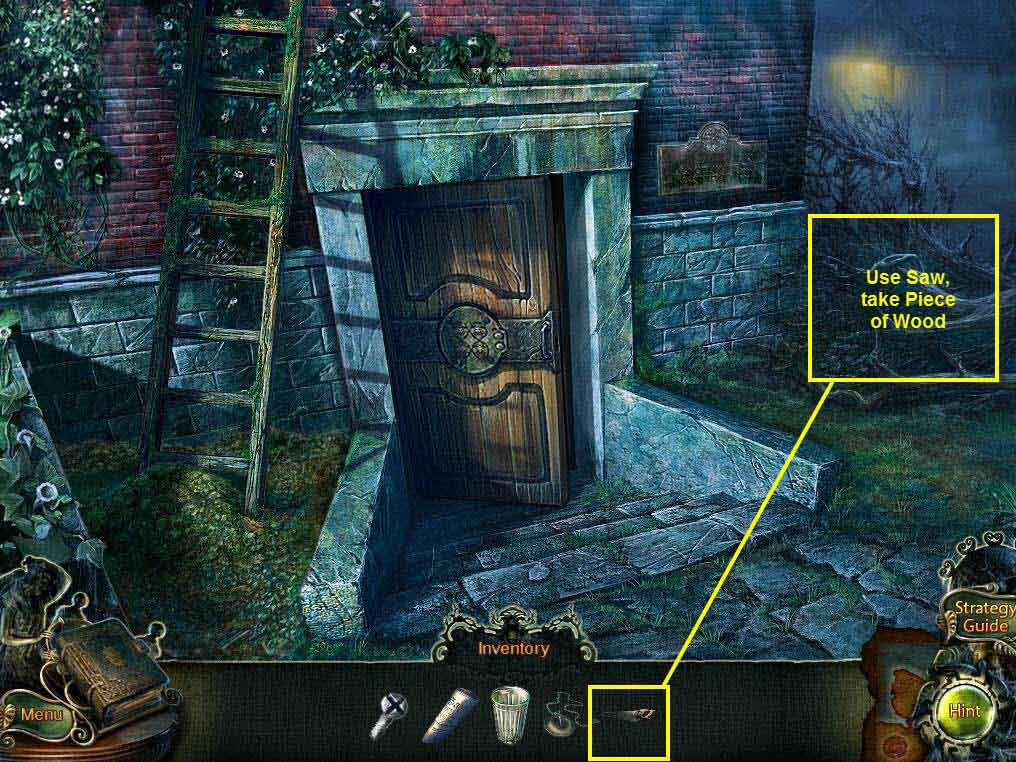Image resolution: width=1016 pixels, height=762 pixels.
Task: Open the Menu button
Action: click(x=41, y=714)
